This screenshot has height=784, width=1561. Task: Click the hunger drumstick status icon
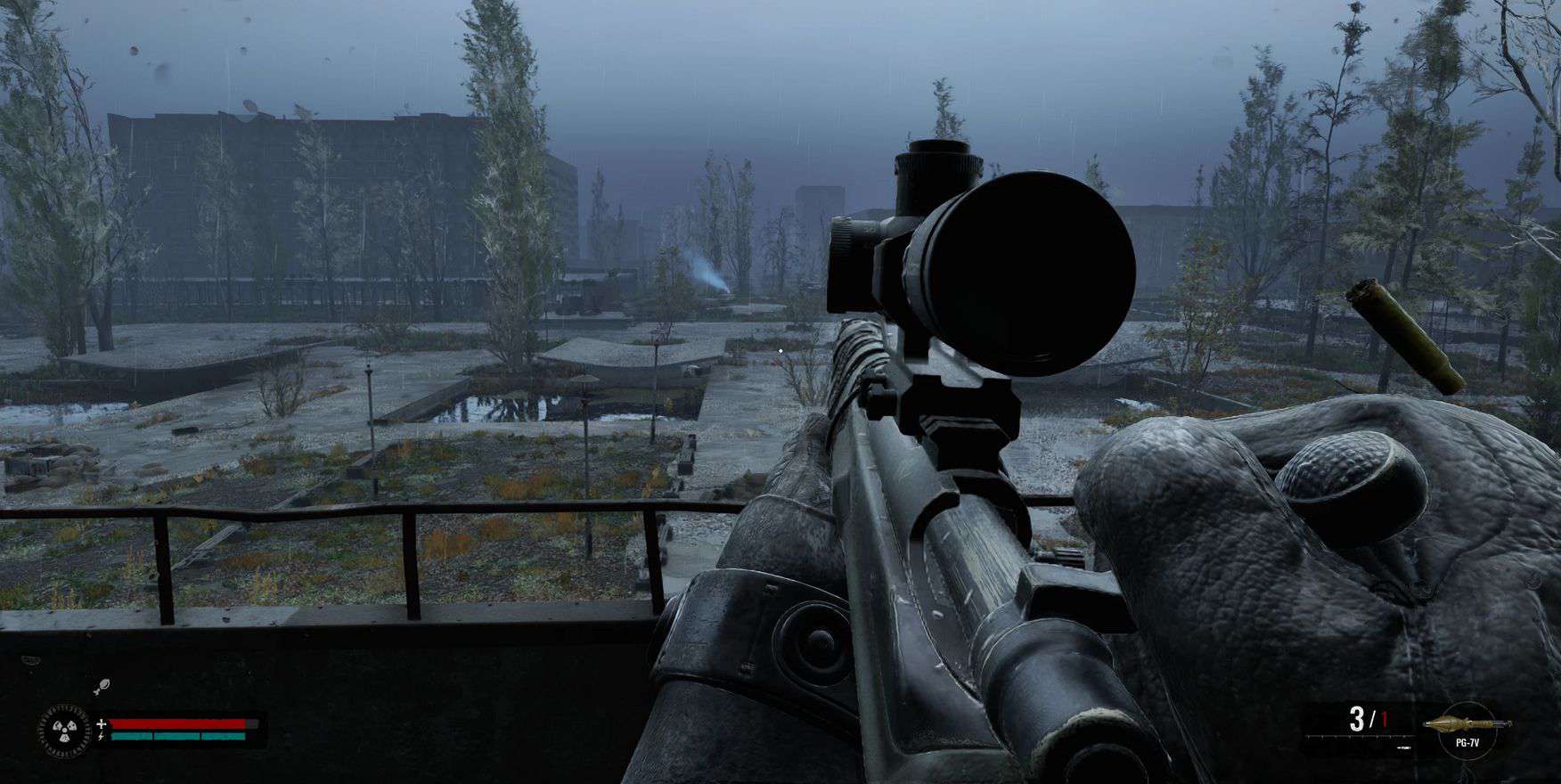coord(102,686)
